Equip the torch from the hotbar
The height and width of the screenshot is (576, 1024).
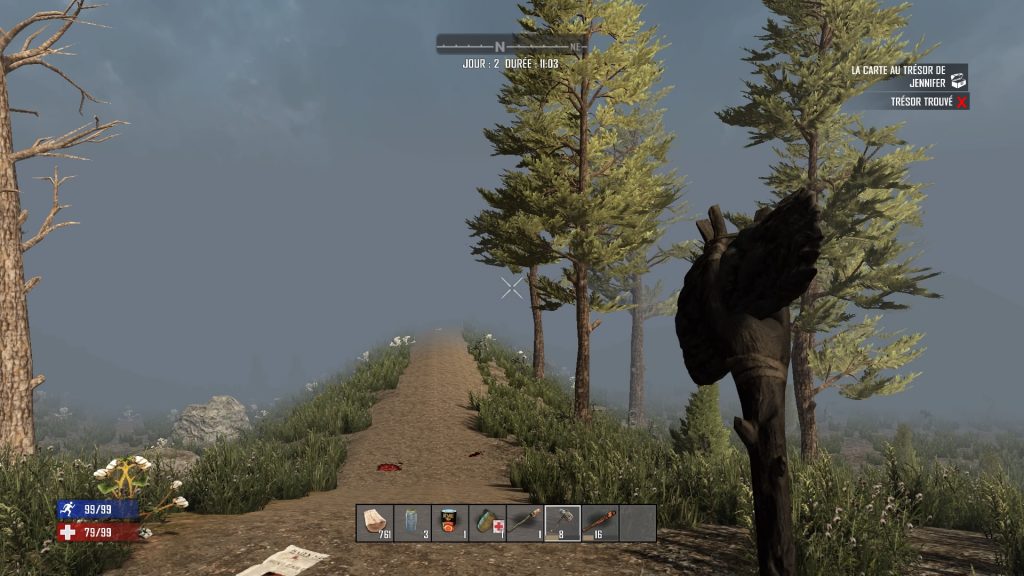pyautogui.click(x=525, y=523)
